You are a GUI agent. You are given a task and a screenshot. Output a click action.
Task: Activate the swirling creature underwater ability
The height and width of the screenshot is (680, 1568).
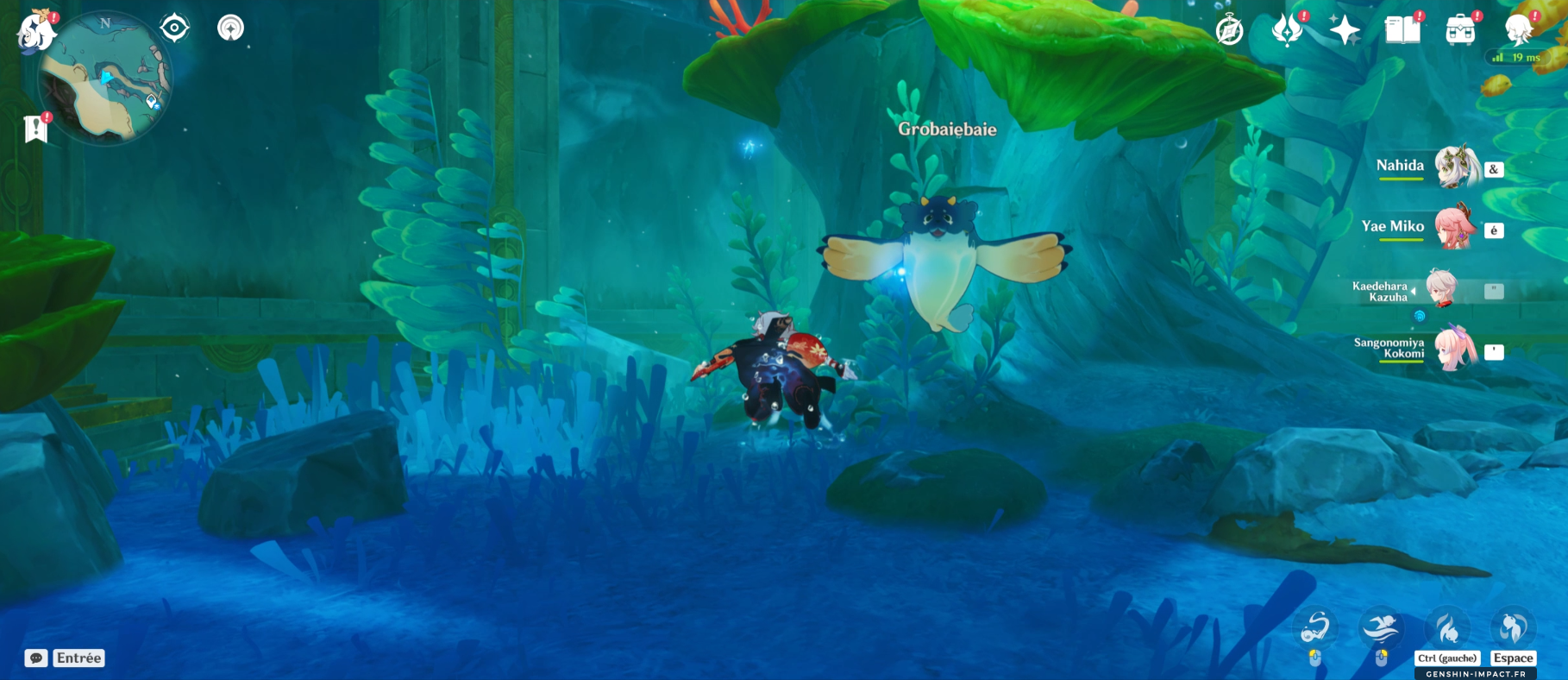pos(1316,627)
